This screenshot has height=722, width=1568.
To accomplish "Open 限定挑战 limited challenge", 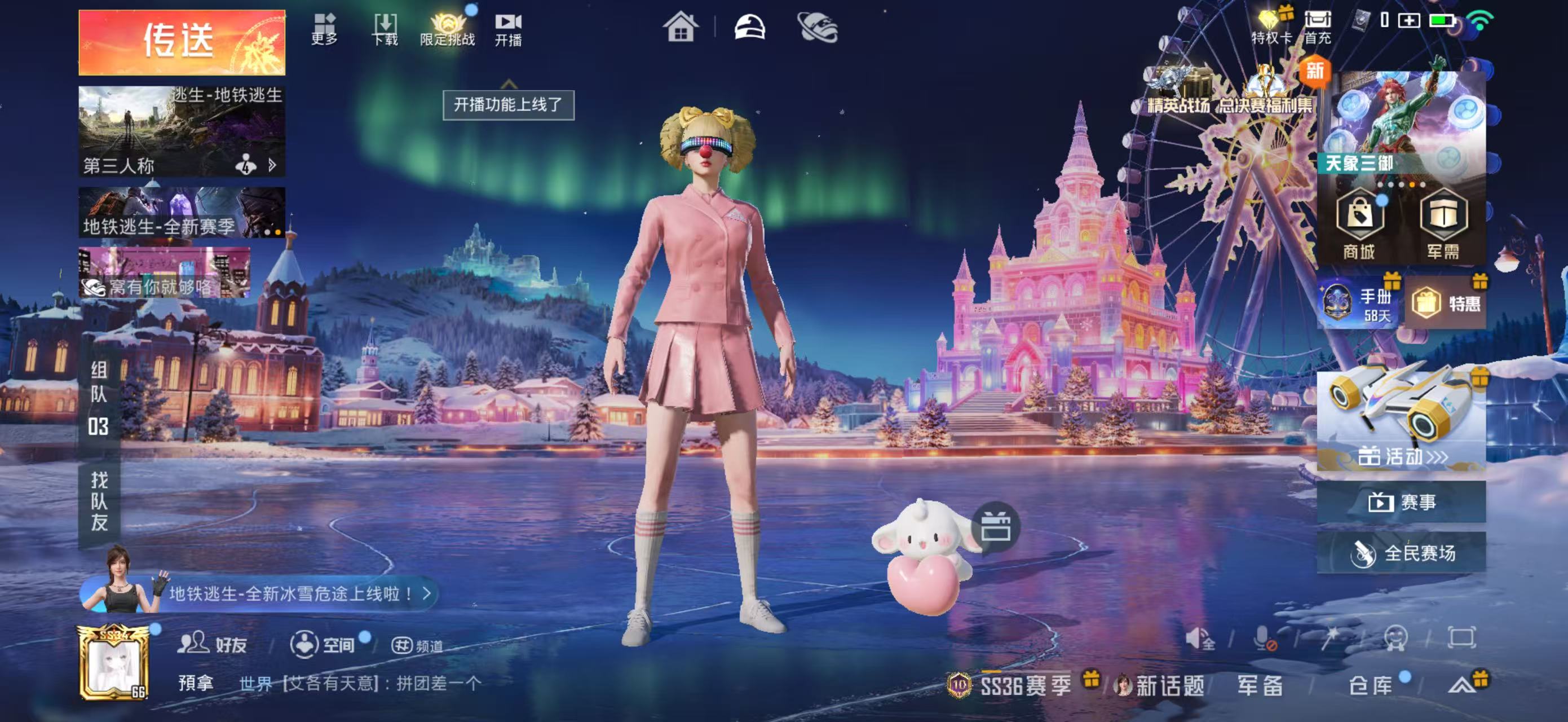I will 447,29.
